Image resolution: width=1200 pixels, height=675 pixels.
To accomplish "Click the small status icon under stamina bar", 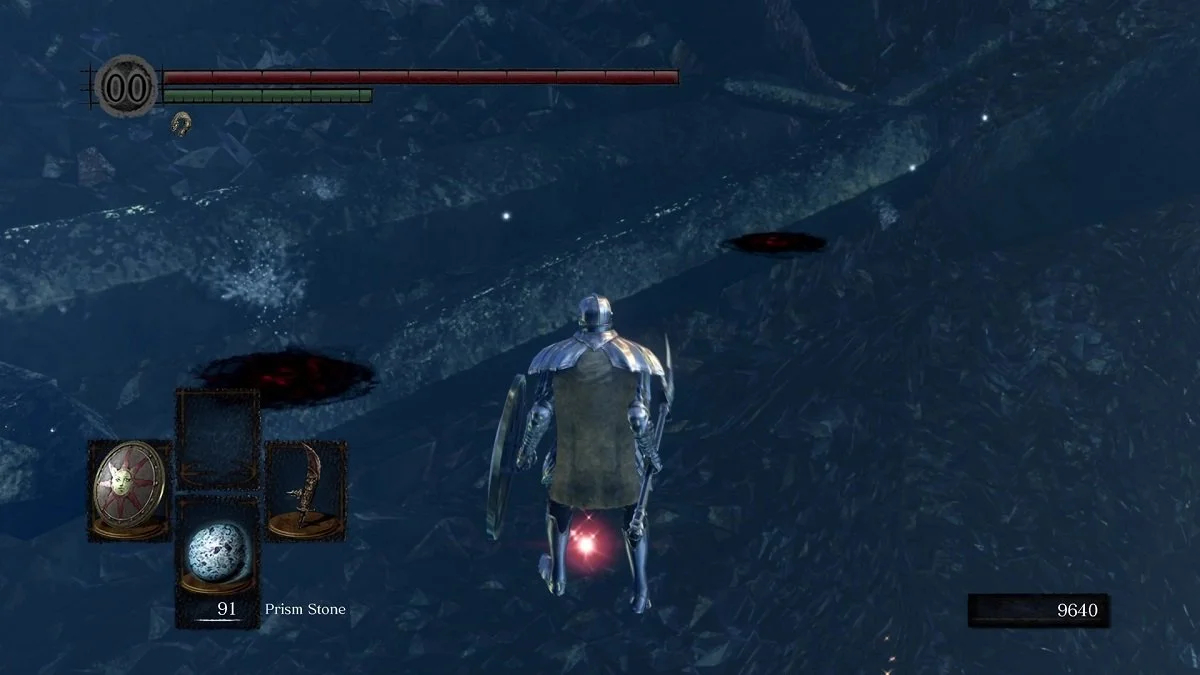I will pos(181,123).
